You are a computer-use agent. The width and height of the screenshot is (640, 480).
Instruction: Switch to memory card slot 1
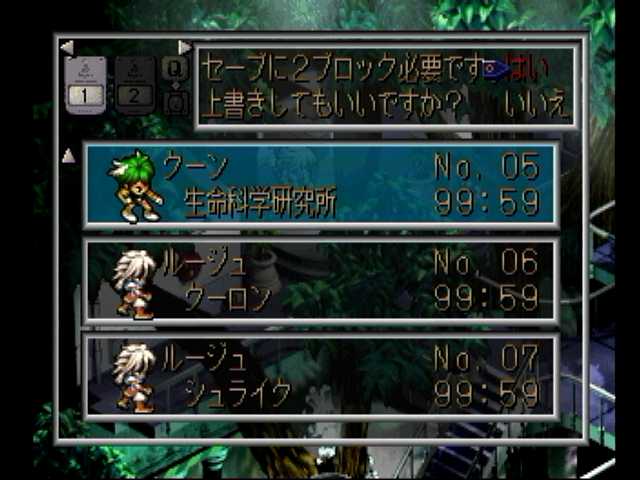coord(85,84)
